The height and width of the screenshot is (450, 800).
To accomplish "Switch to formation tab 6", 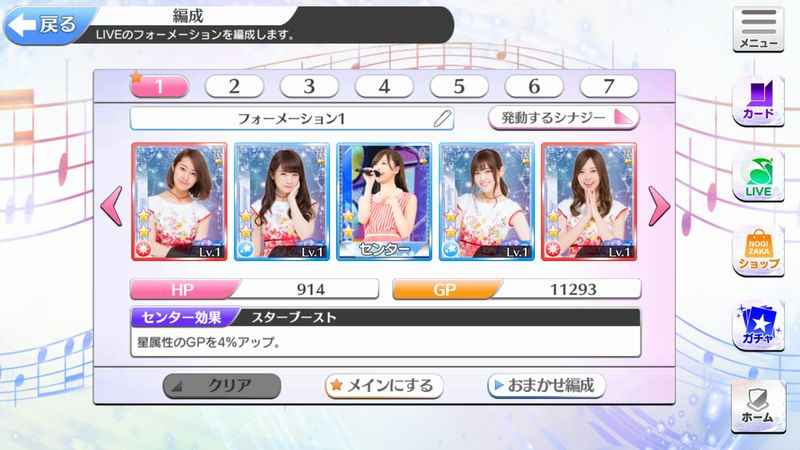I will [534, 87].
